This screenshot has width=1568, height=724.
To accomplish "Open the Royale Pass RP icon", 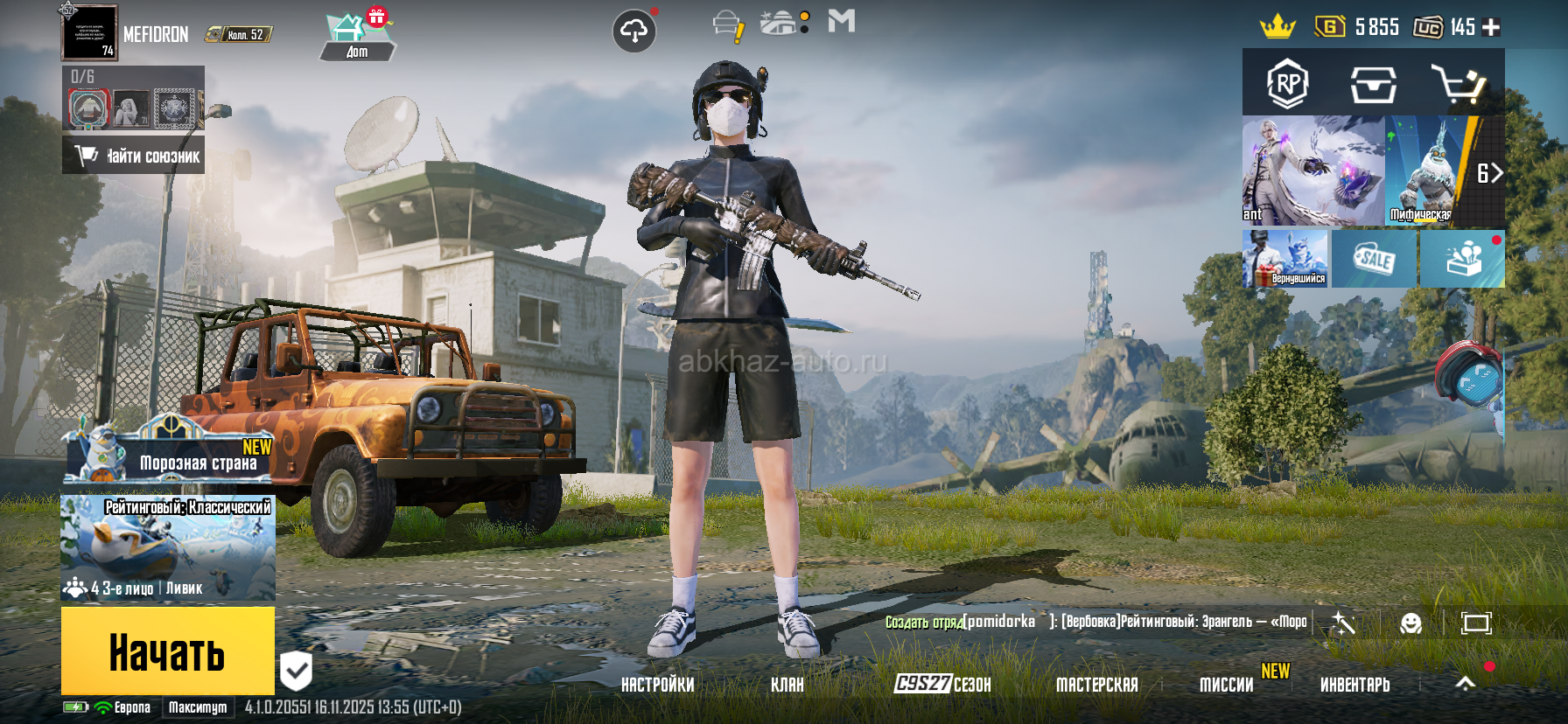I will pyautogui.click(x=1287, y=84).
